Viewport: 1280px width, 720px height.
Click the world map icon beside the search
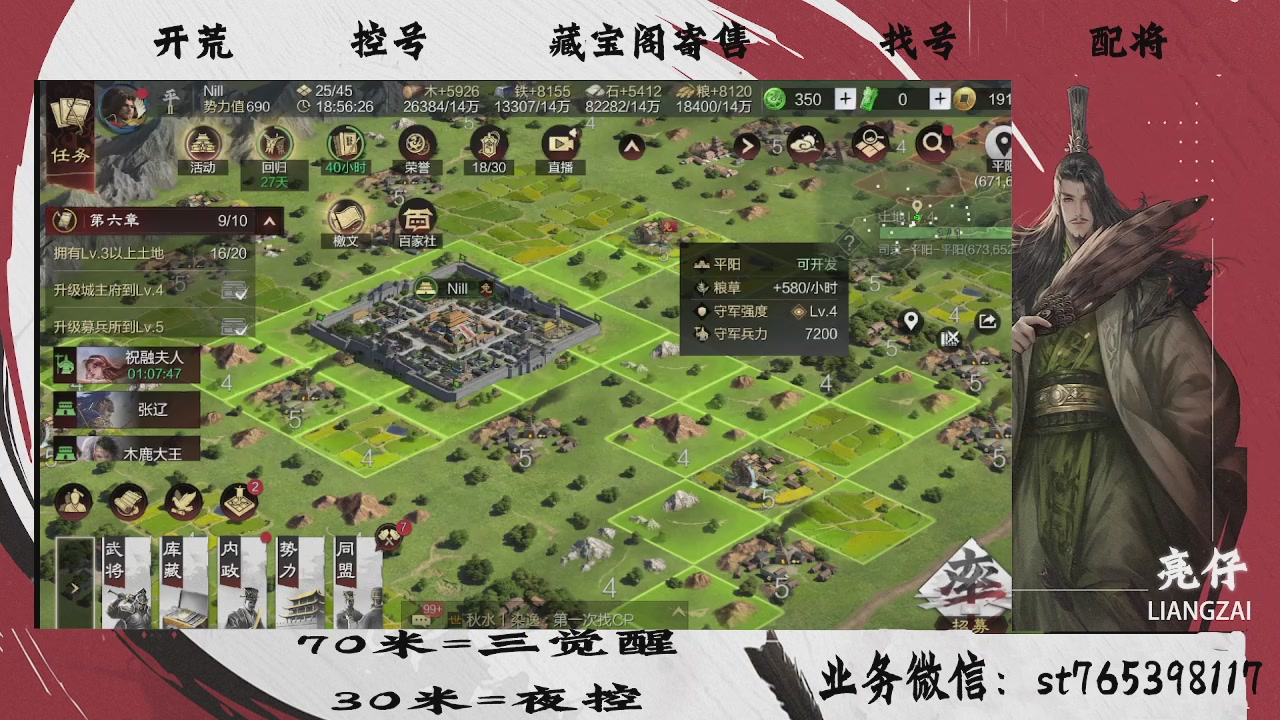(x=869, y=143)
